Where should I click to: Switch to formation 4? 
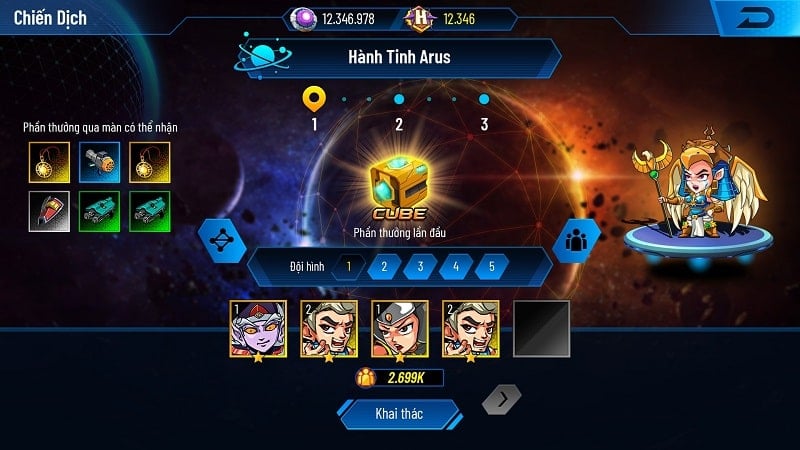coord(456,267)
